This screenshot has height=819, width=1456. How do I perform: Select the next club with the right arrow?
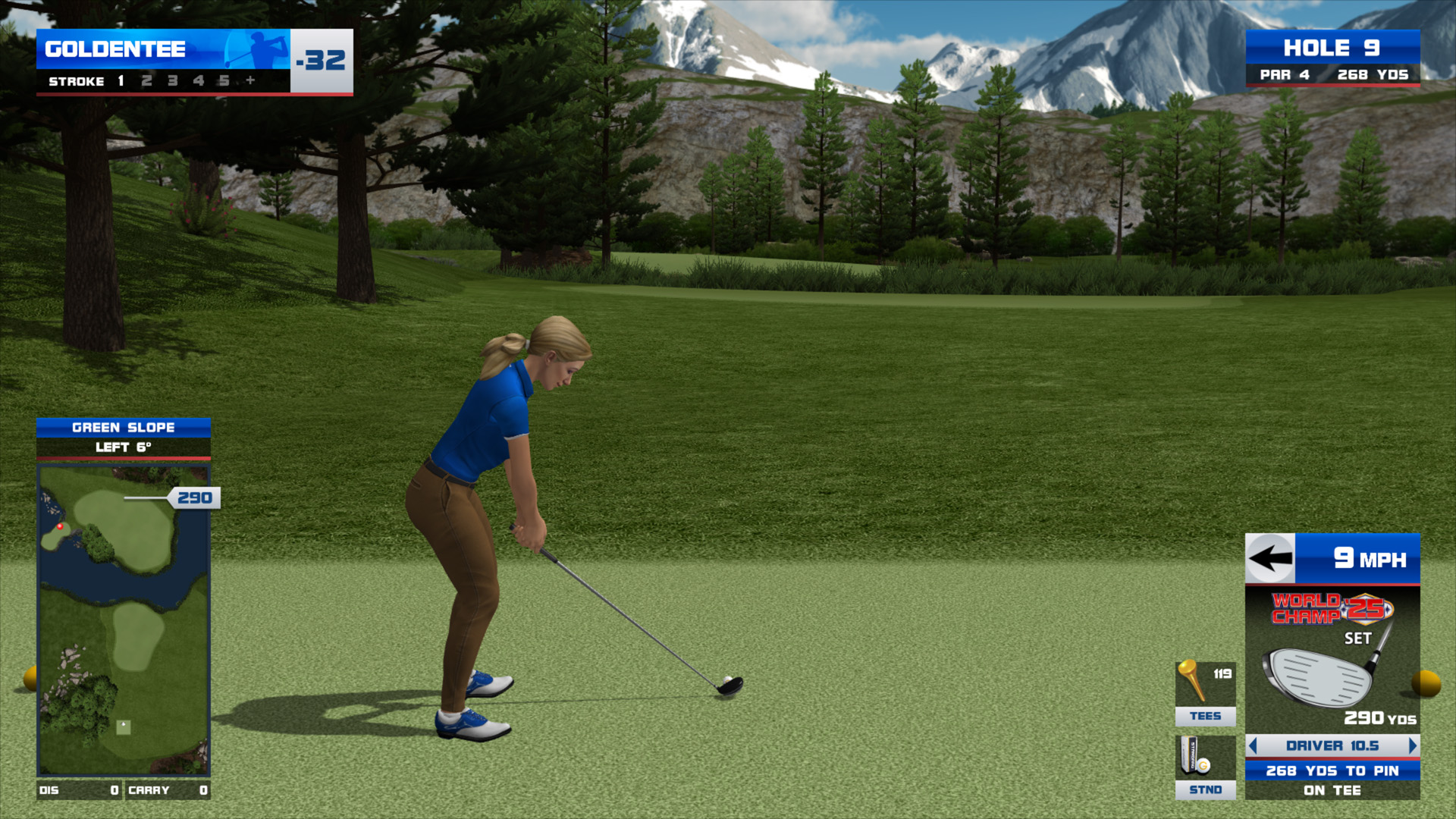tap(1412, 745)
